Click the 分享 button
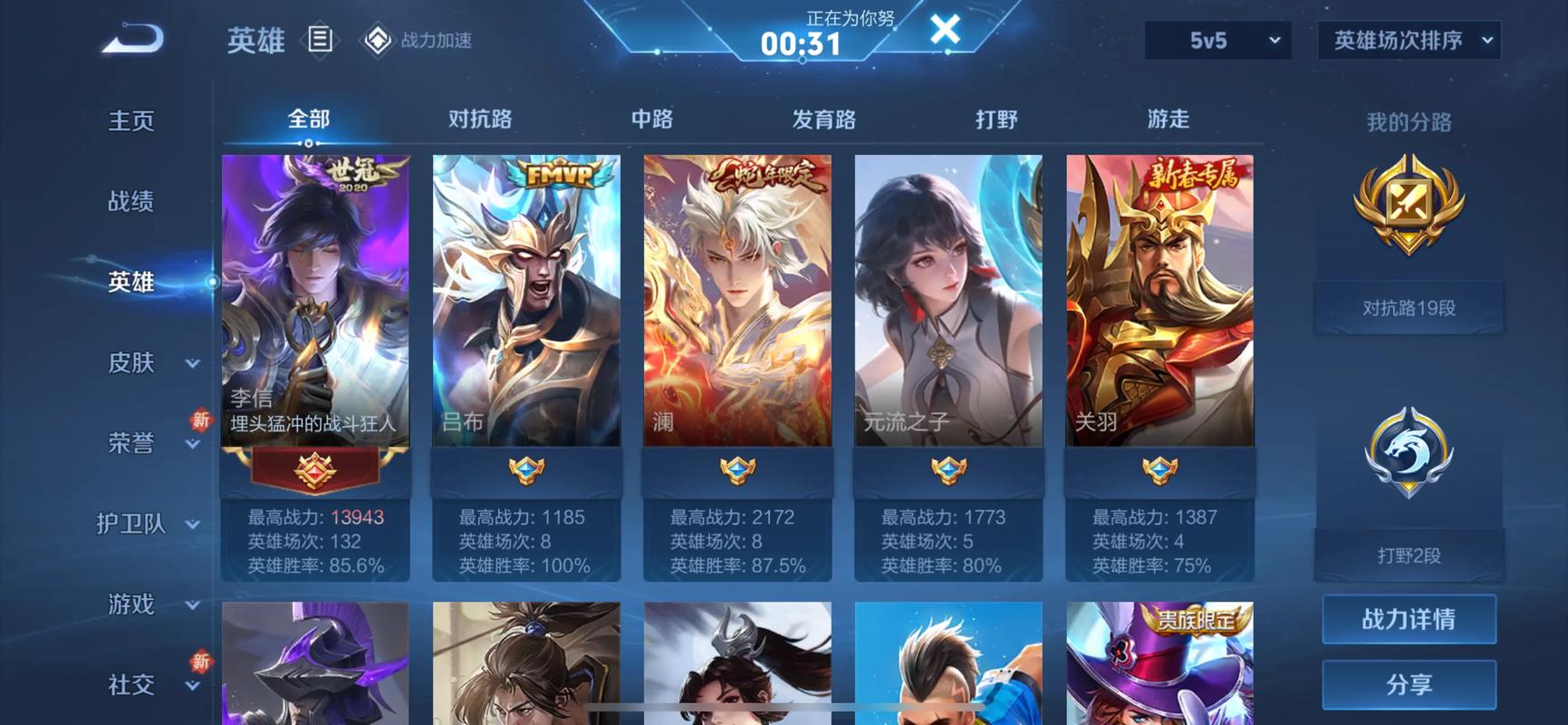 tap(1408, 686)
